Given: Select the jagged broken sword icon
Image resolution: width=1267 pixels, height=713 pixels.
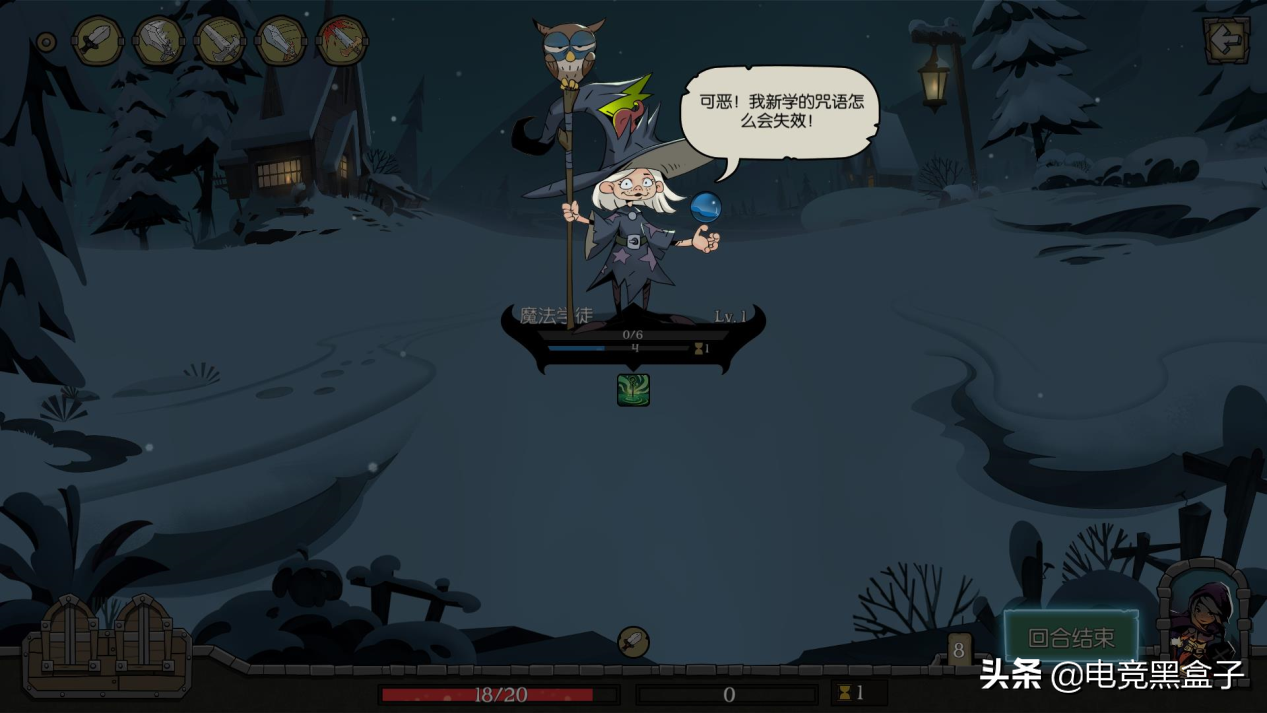Looking at the screenshot, I should pyautogui.click(x=159, y=42).
